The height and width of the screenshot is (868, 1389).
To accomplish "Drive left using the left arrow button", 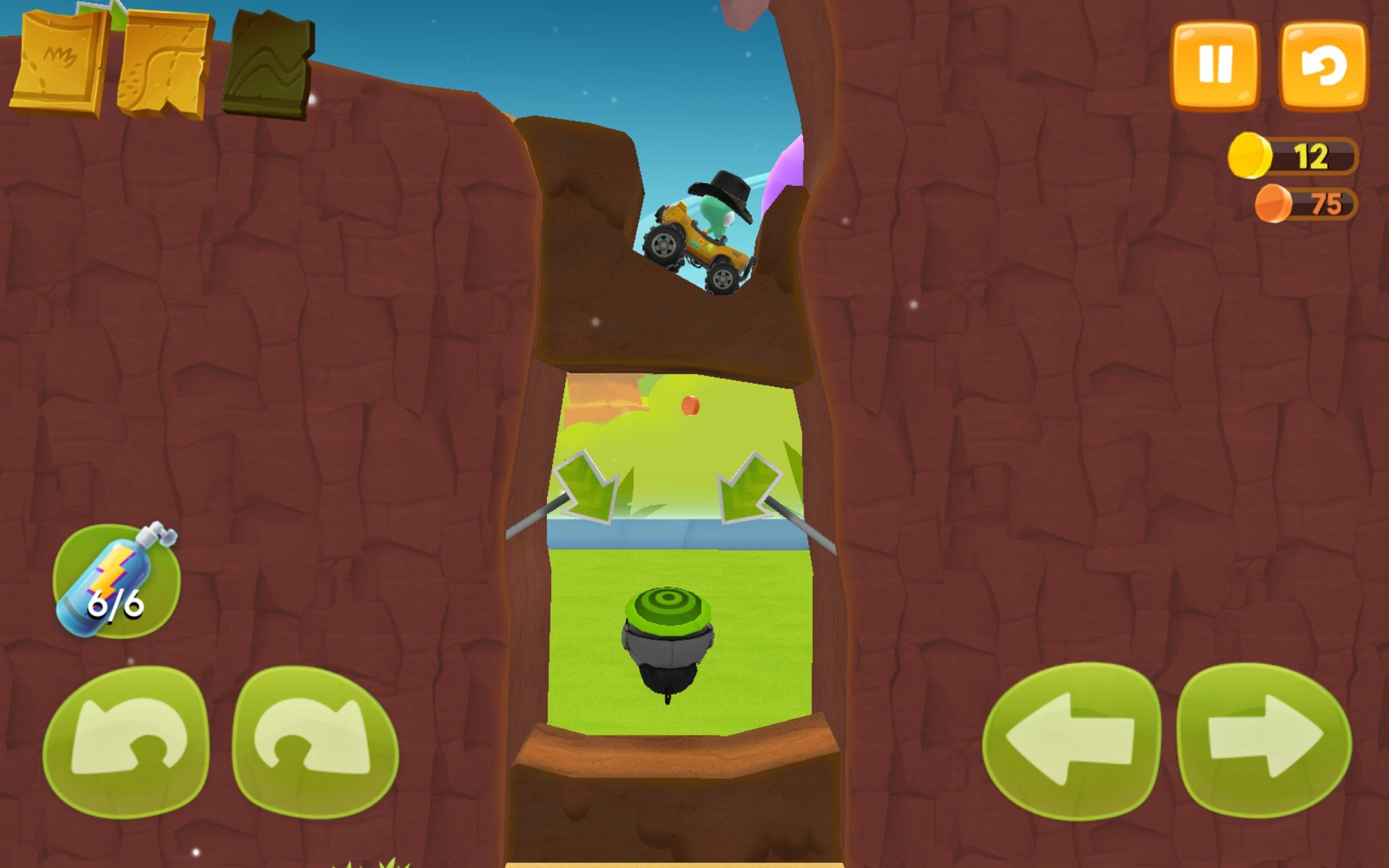I will click(1071, 741).
